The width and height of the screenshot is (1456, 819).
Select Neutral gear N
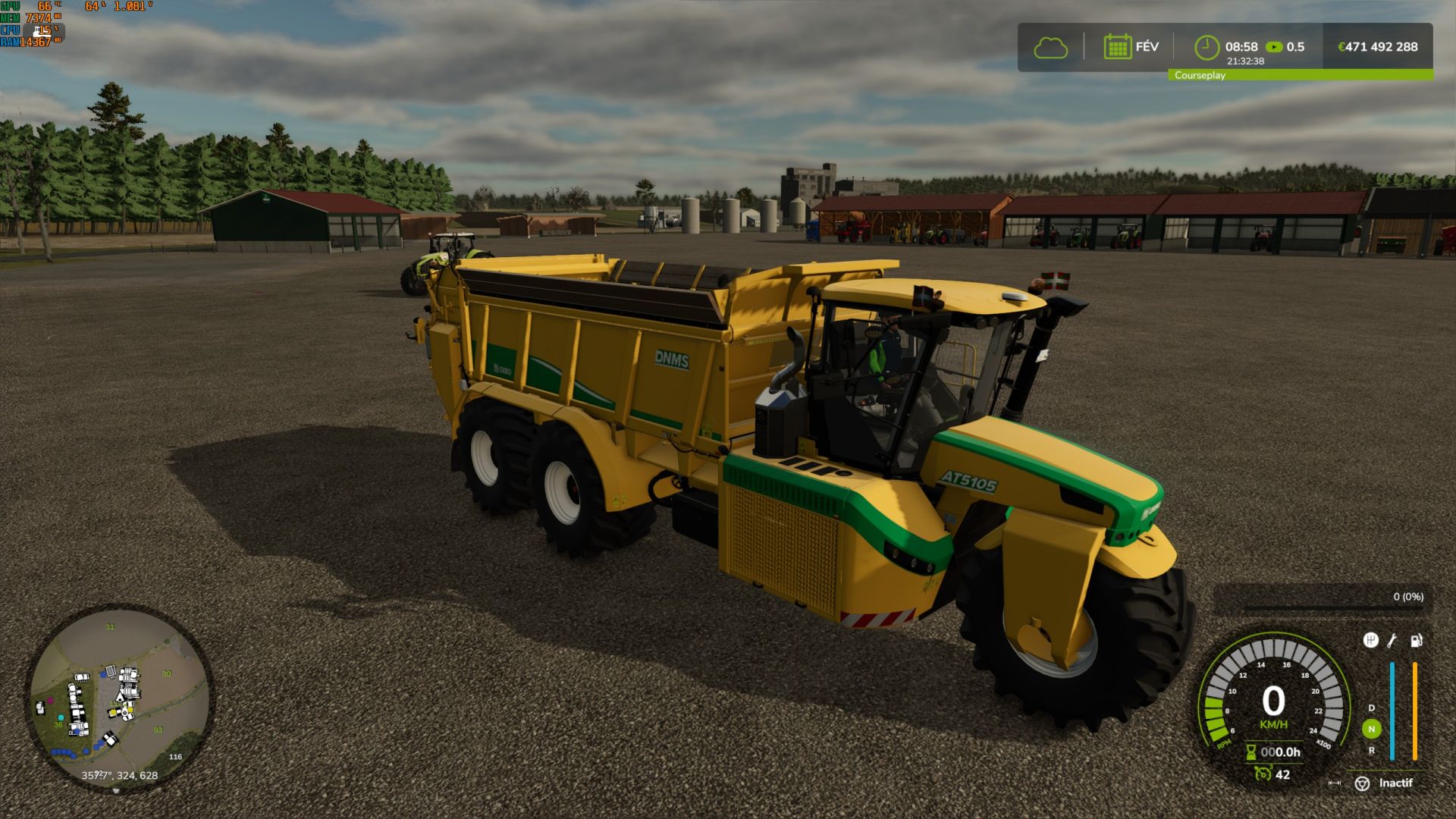[x=1371, y=729]
